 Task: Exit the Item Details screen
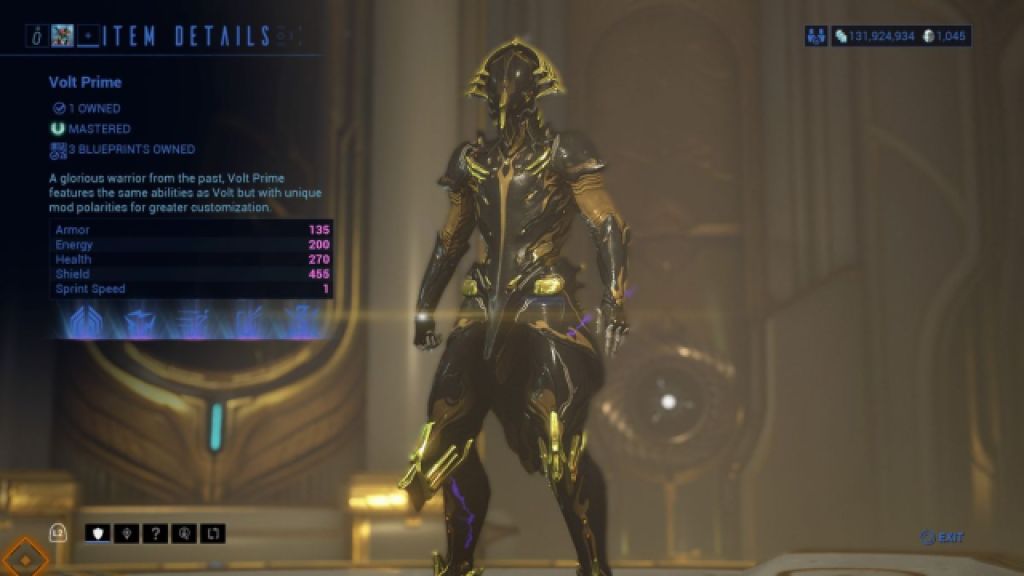pos(943,538)
